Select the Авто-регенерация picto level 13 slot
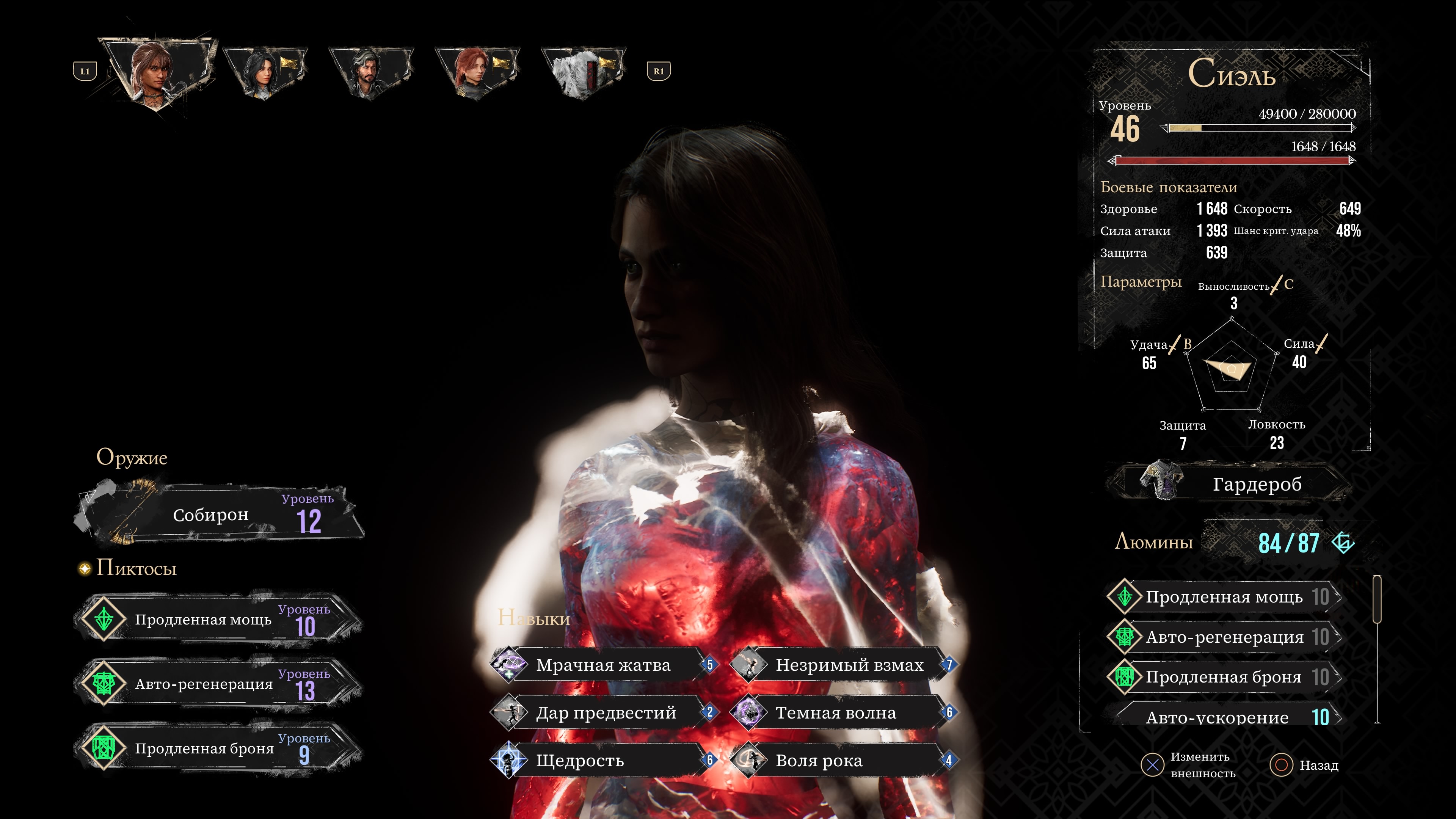This screenshot has width=1456, height=819. [x=218, y=684]
